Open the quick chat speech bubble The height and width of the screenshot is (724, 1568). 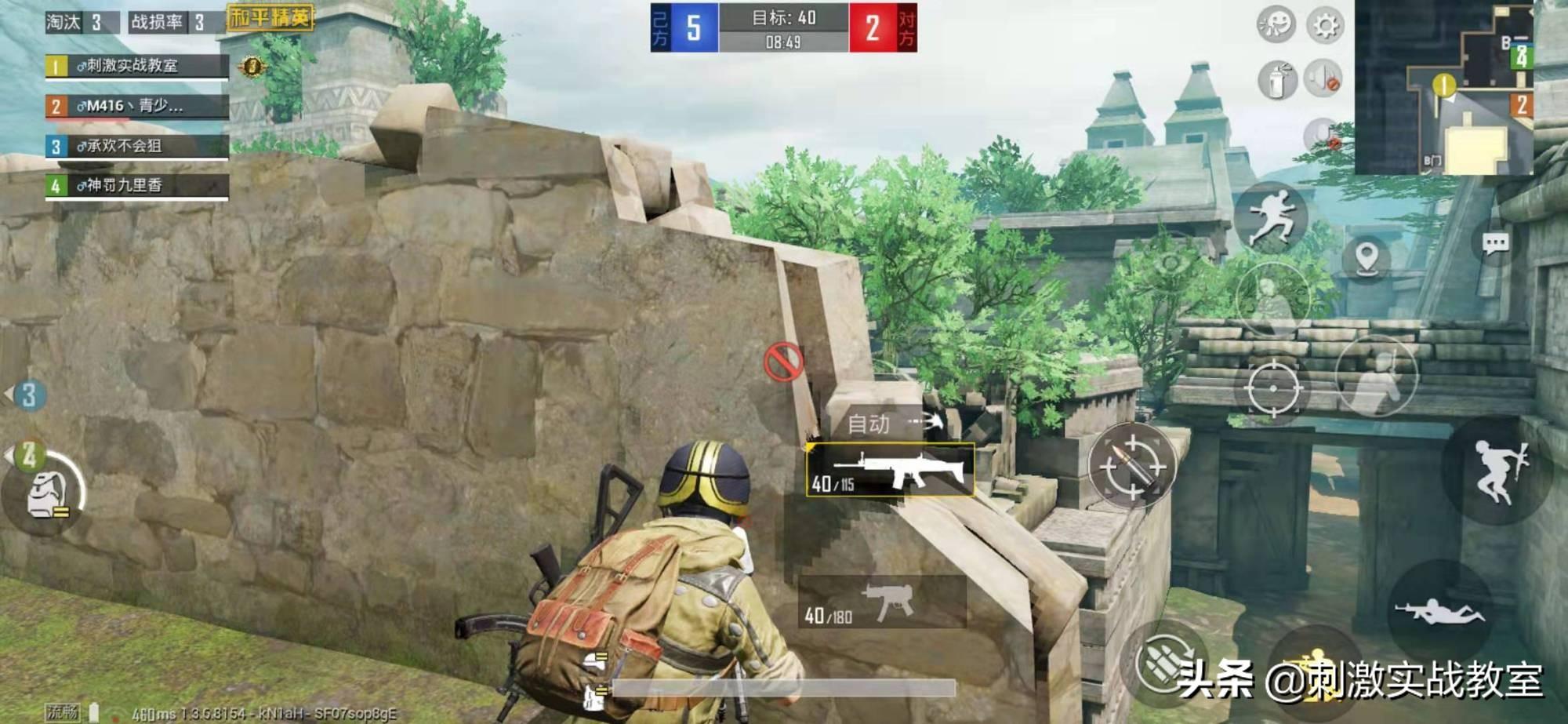1495,244
